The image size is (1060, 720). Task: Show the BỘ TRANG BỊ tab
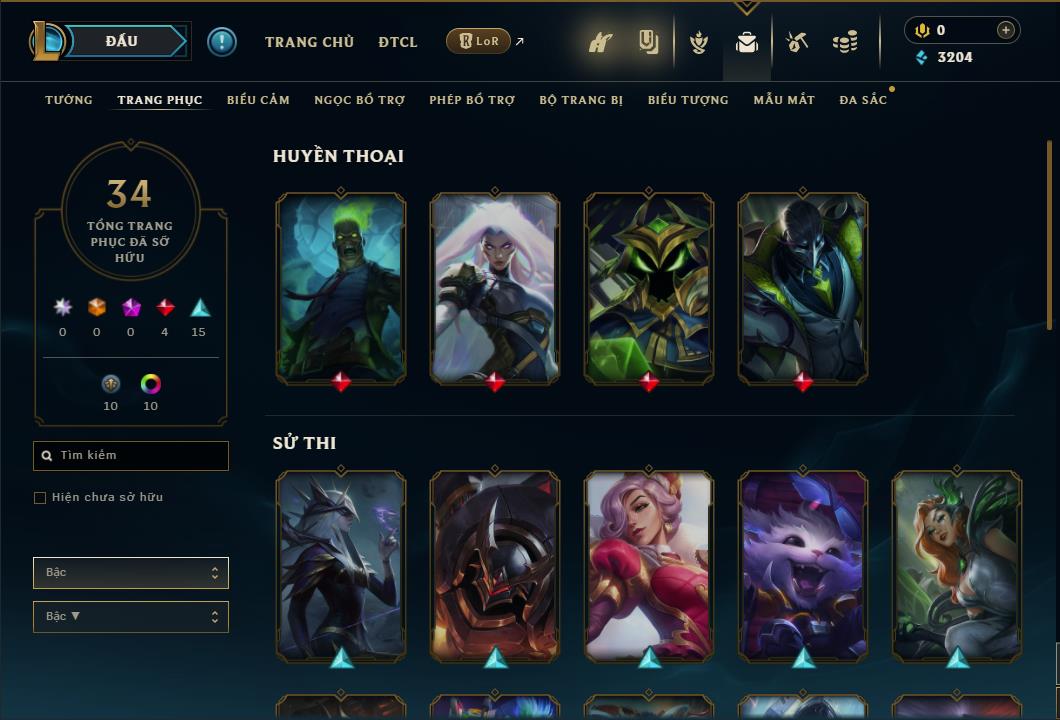[581, 100]
